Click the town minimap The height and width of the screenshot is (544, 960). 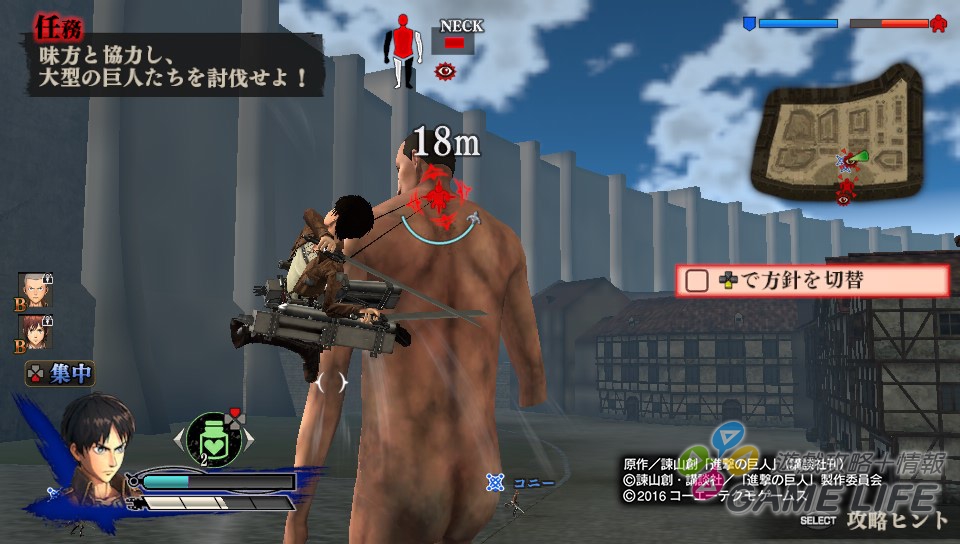tap(842, 138)
